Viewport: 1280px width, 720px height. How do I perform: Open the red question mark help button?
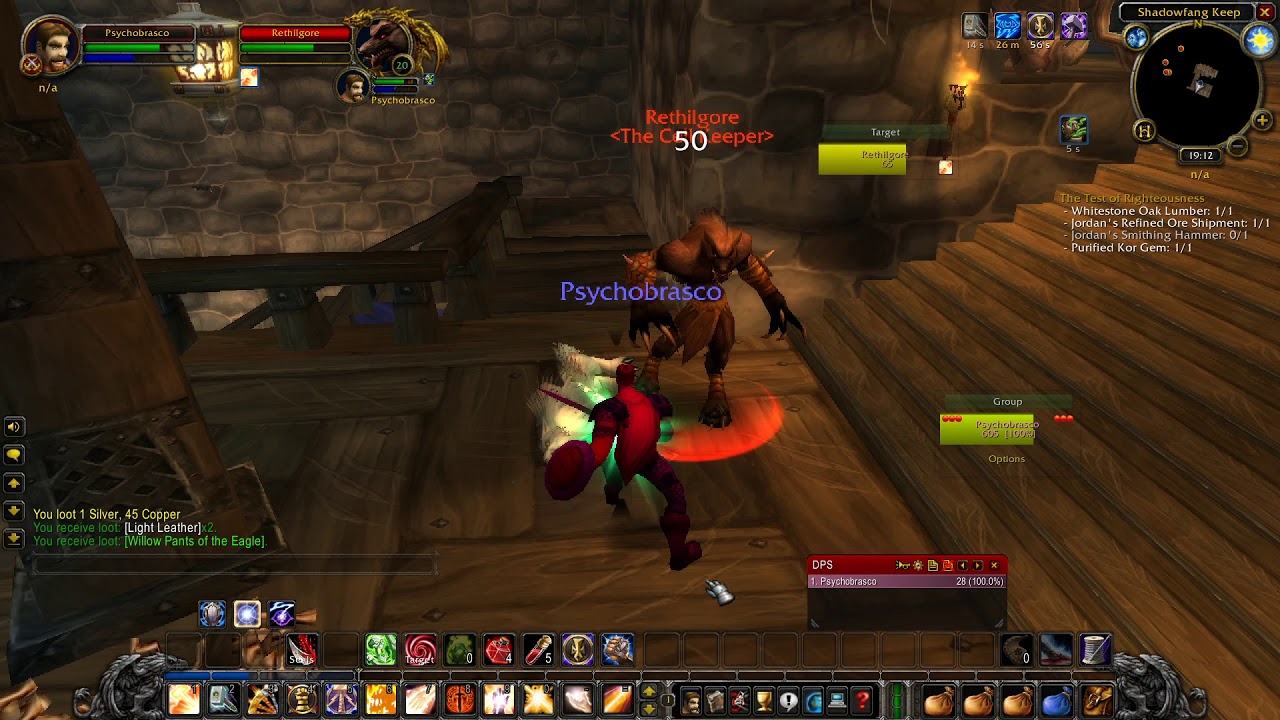coord(862,700)
